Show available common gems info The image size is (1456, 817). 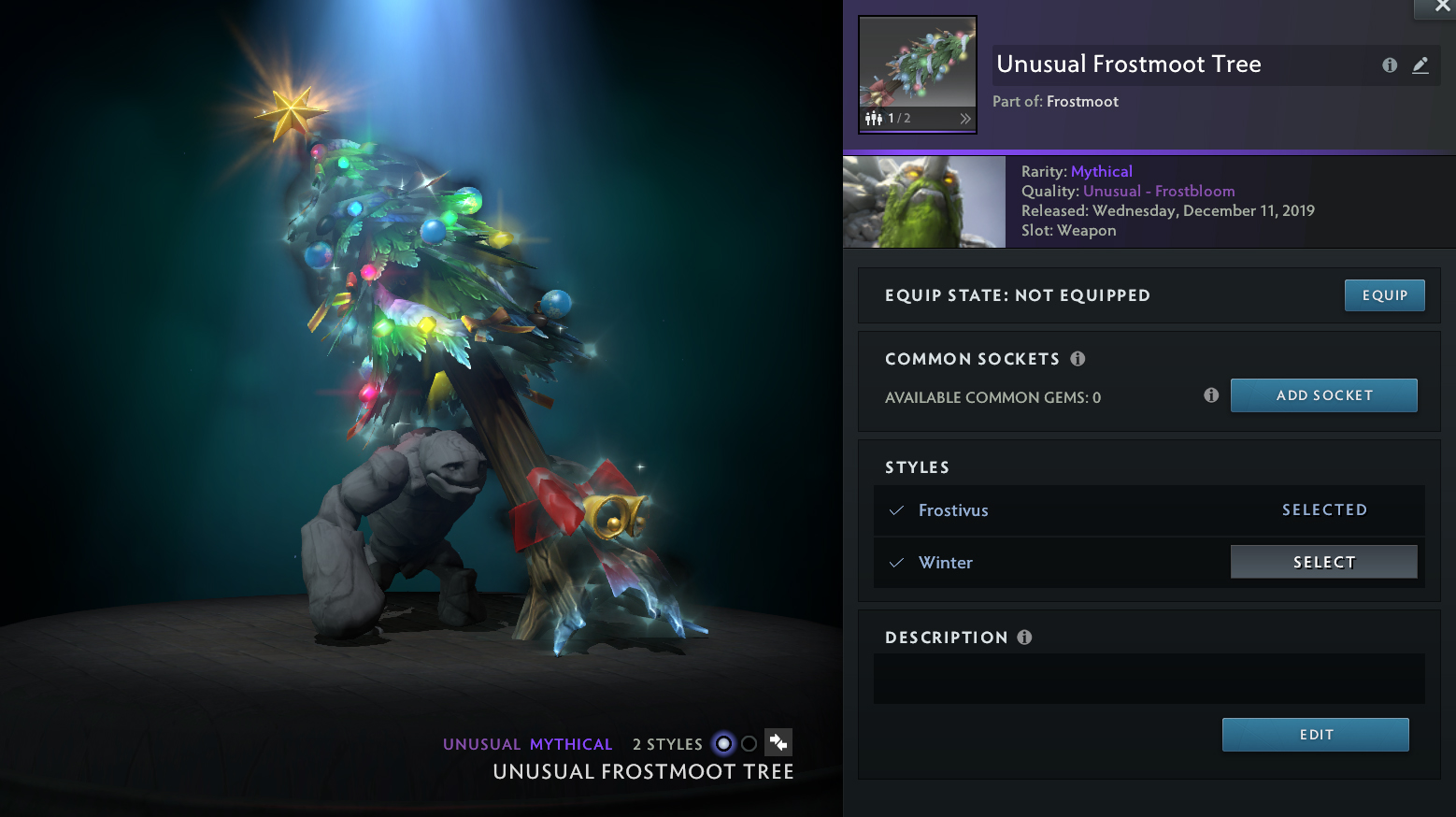(1211, 395)
